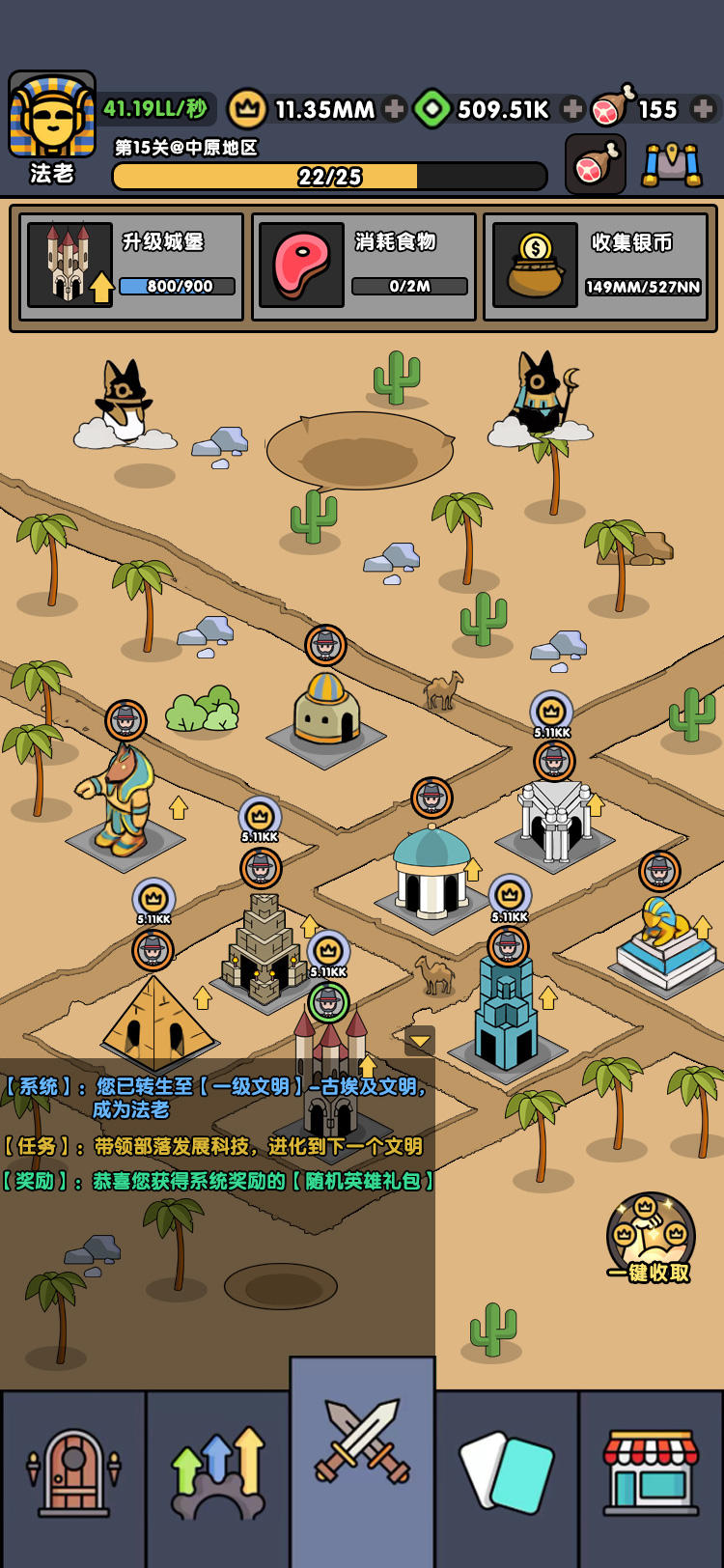The image size is (724, 1568).
Task: Open the wooden door tab
Action: tap(73, 1473)
